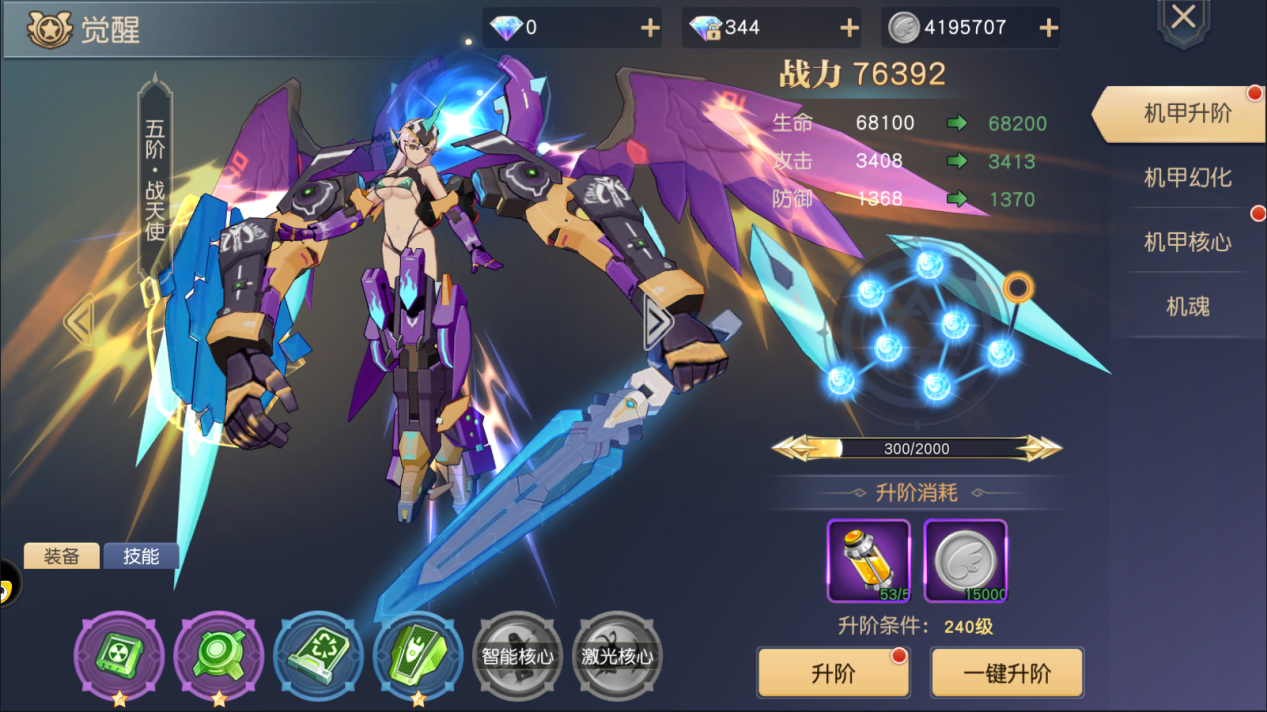Viewport: 1267px width, 712px height.
Task: Add more purple diamonds with plus
Action: [x=650, y=28]
